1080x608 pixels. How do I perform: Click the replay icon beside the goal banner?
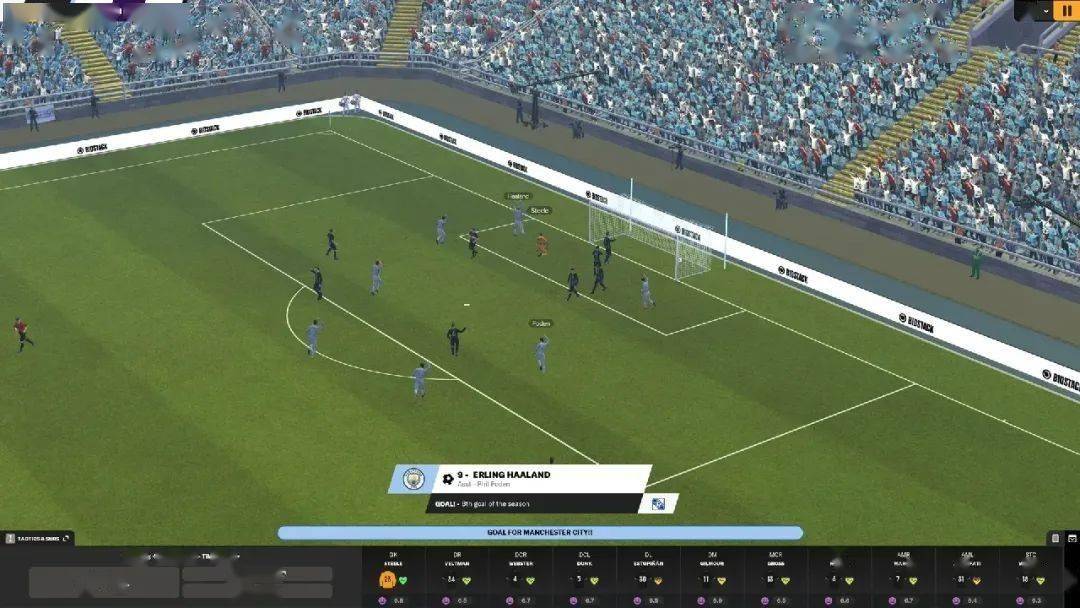coord(659,504)
